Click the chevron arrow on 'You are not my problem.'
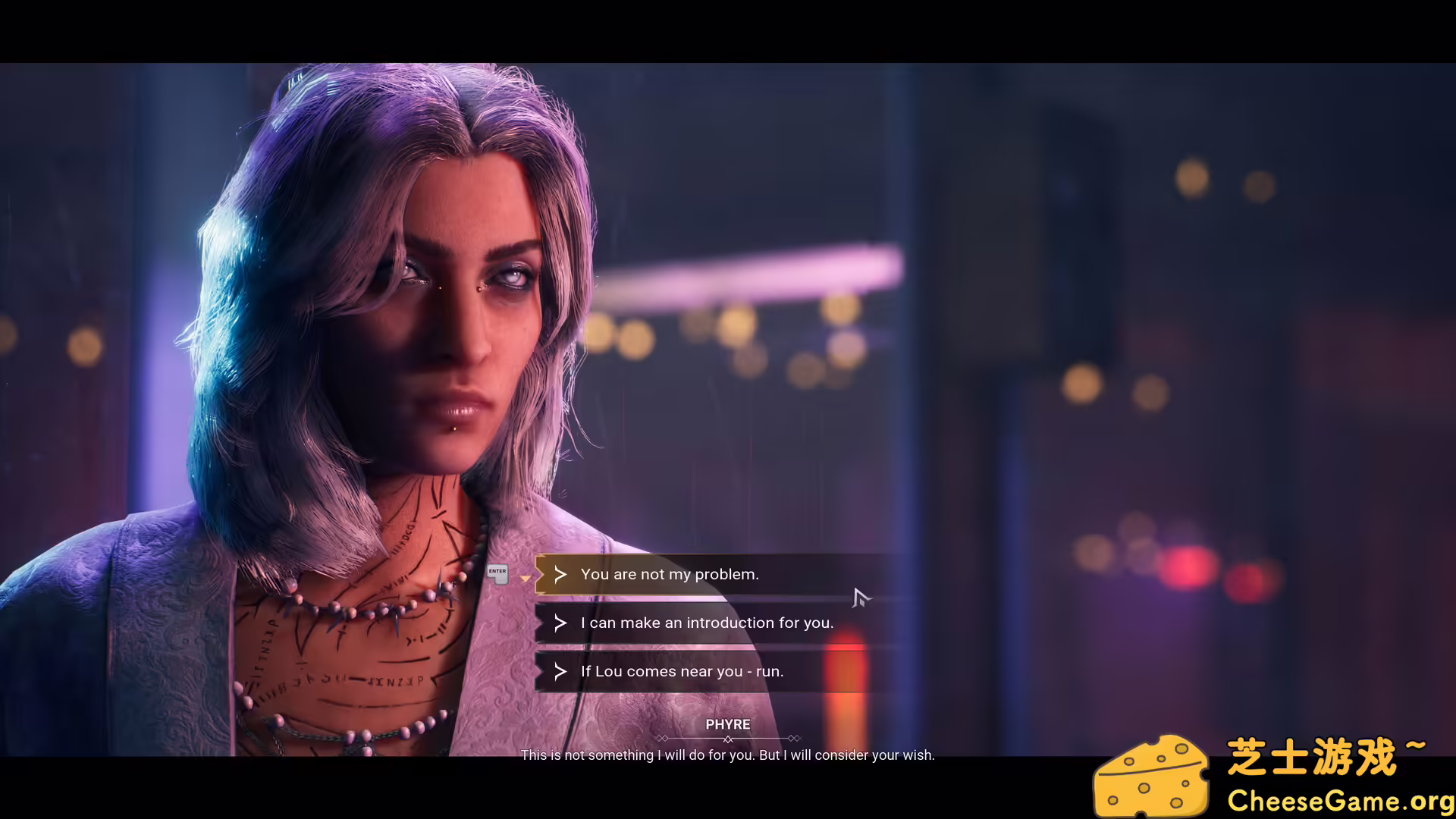Image resolution: width=1456 pixels, height=819 pixels. (x=560, y=574)
